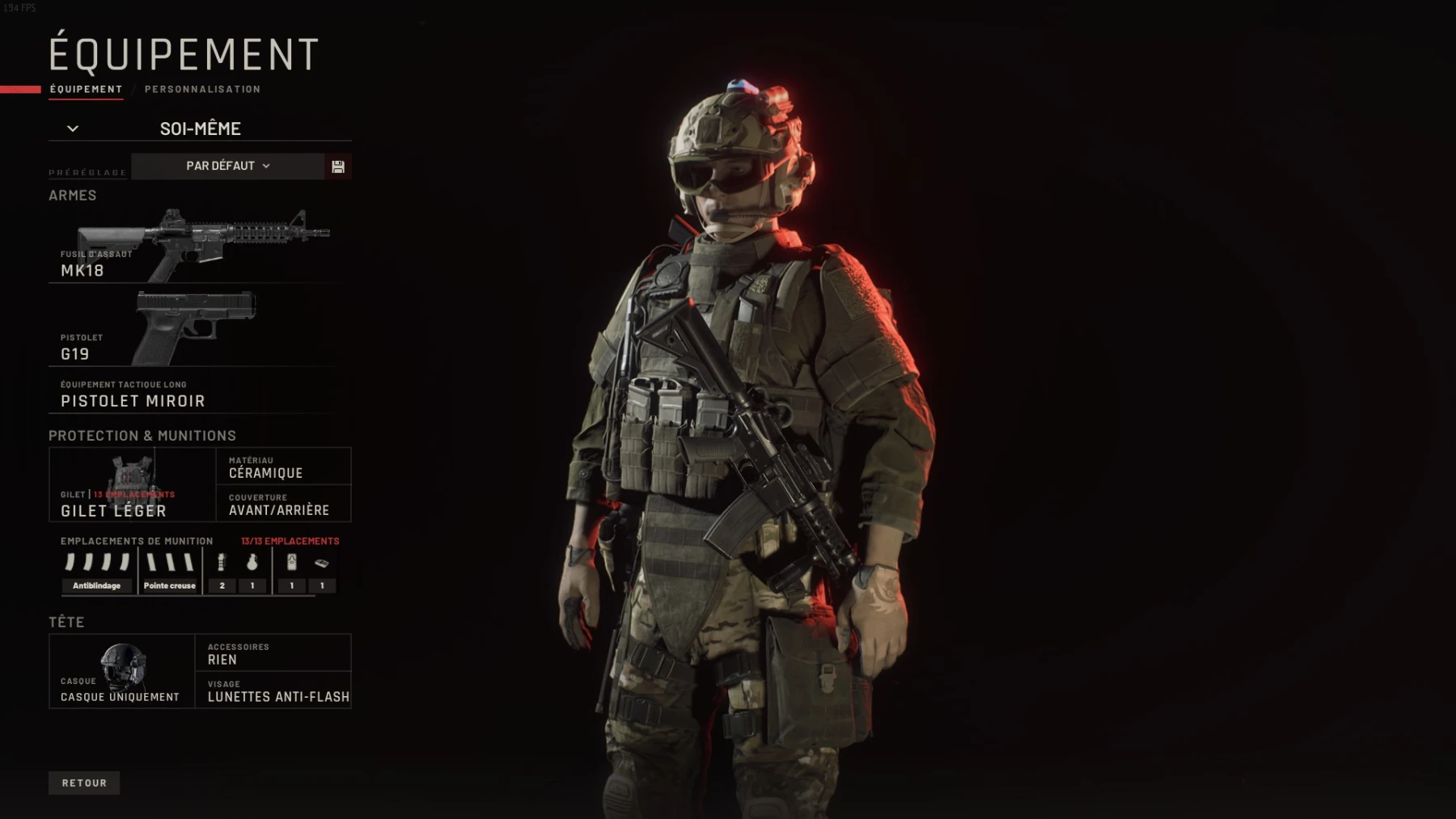Change the helmet Accessoires option showing Rien
This screenshot has width=1456, height=819.
273,653
